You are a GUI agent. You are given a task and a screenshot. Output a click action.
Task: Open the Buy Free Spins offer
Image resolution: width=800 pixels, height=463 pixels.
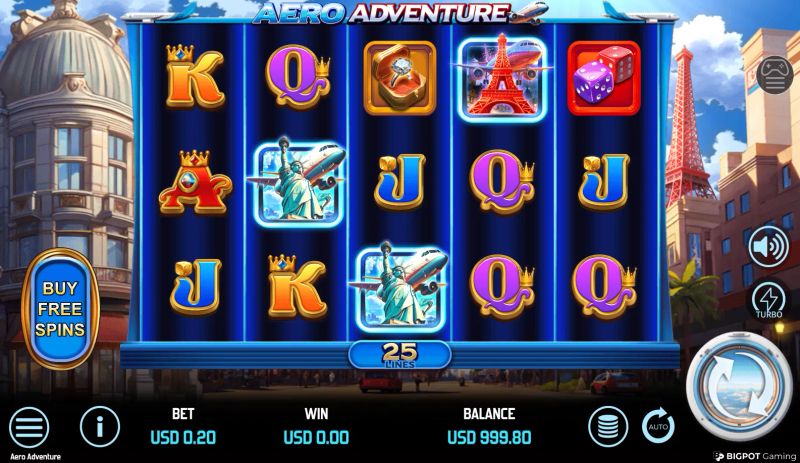click(x=60, y=308)
